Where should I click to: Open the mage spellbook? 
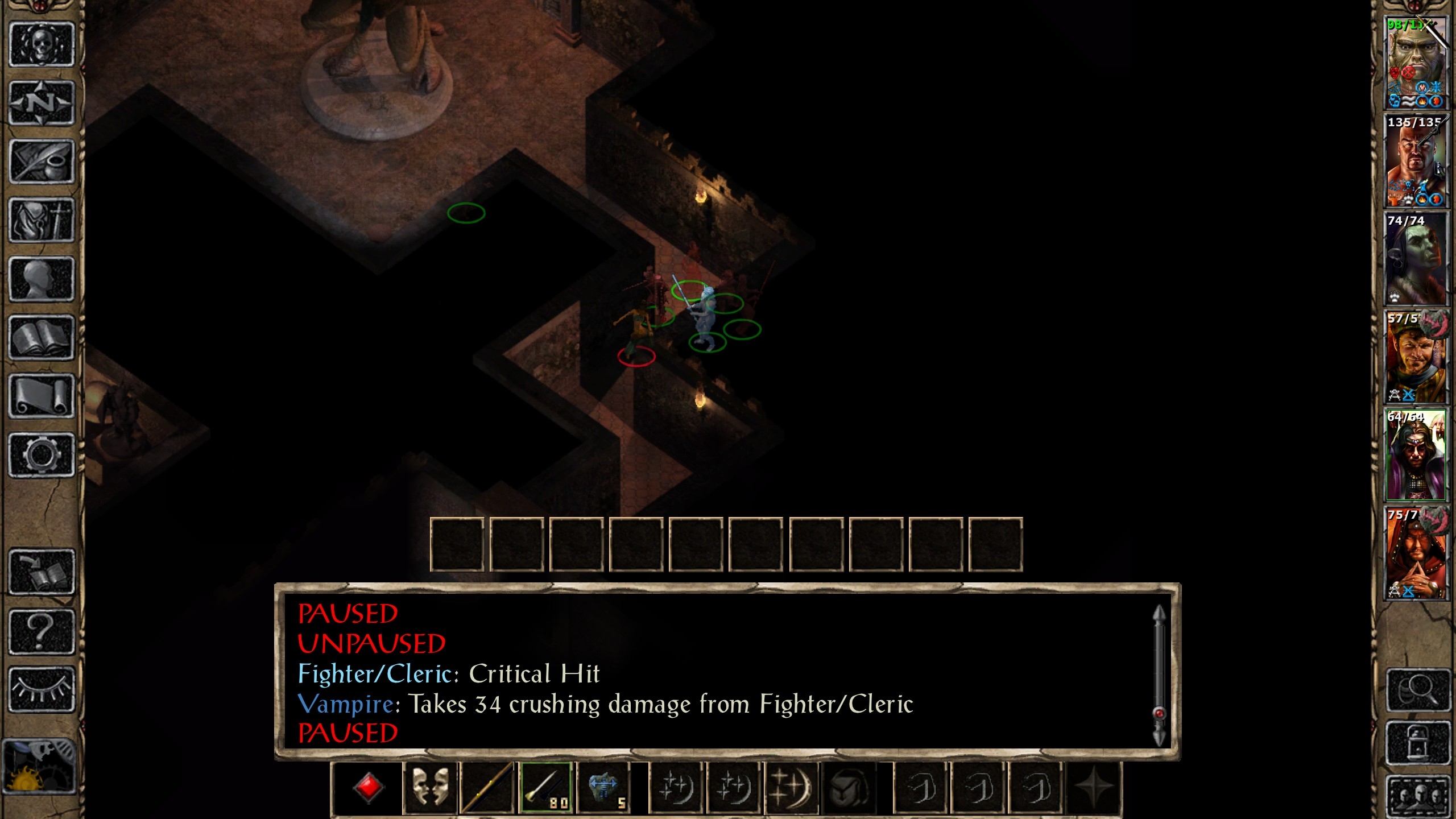(x=42, y=338)
